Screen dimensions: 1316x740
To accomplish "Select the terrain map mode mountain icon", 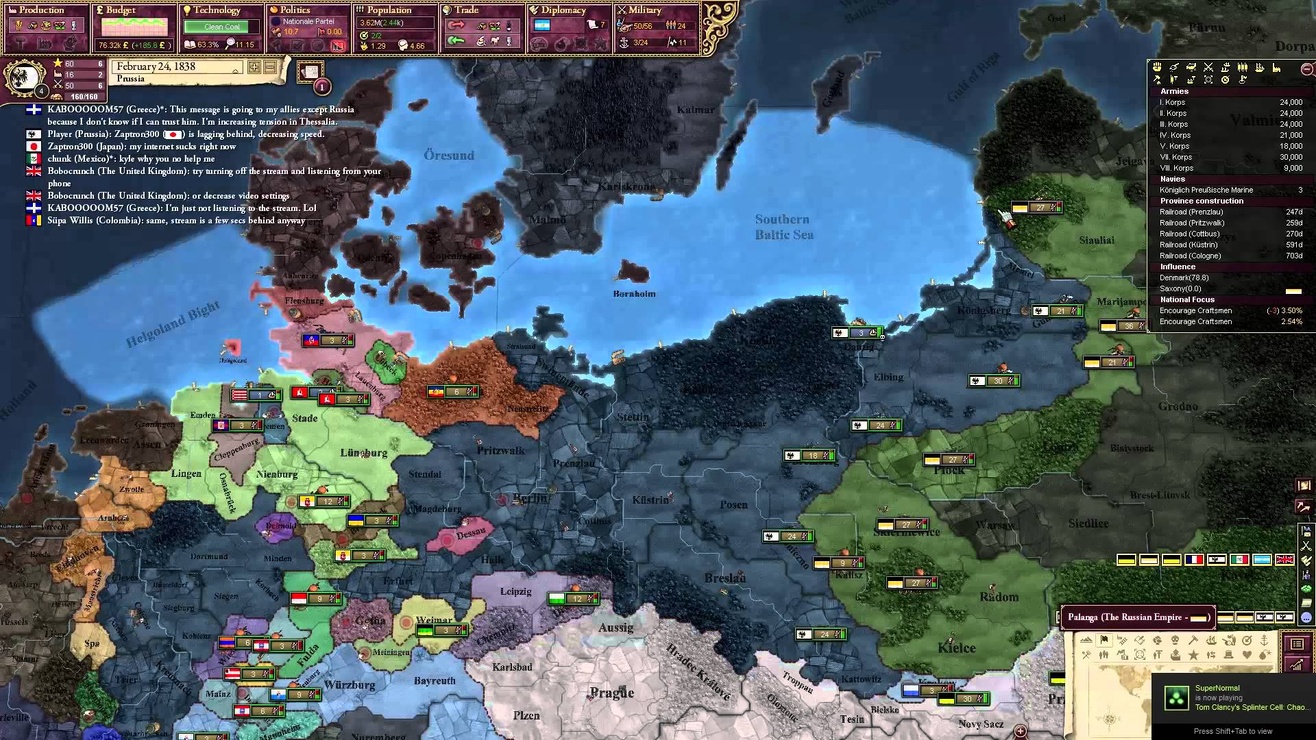I will tap(1087, 639).
